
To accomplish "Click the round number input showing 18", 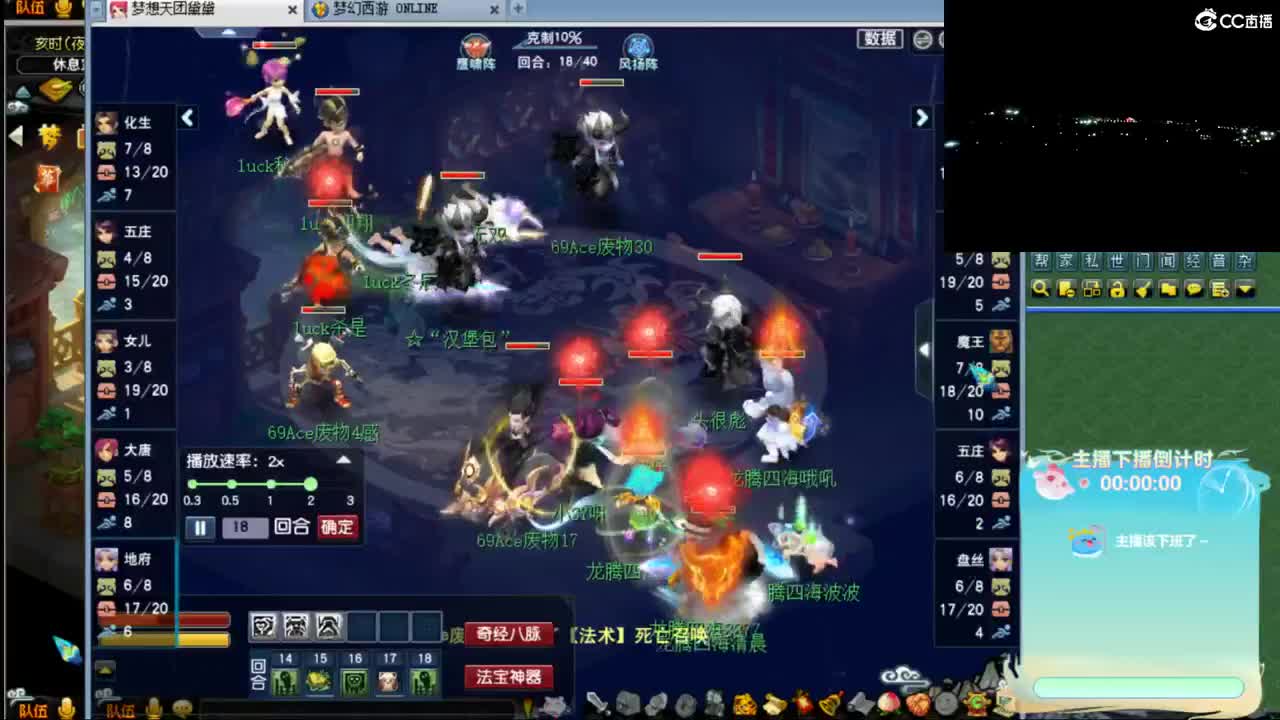I will click(x=246, y=527).
